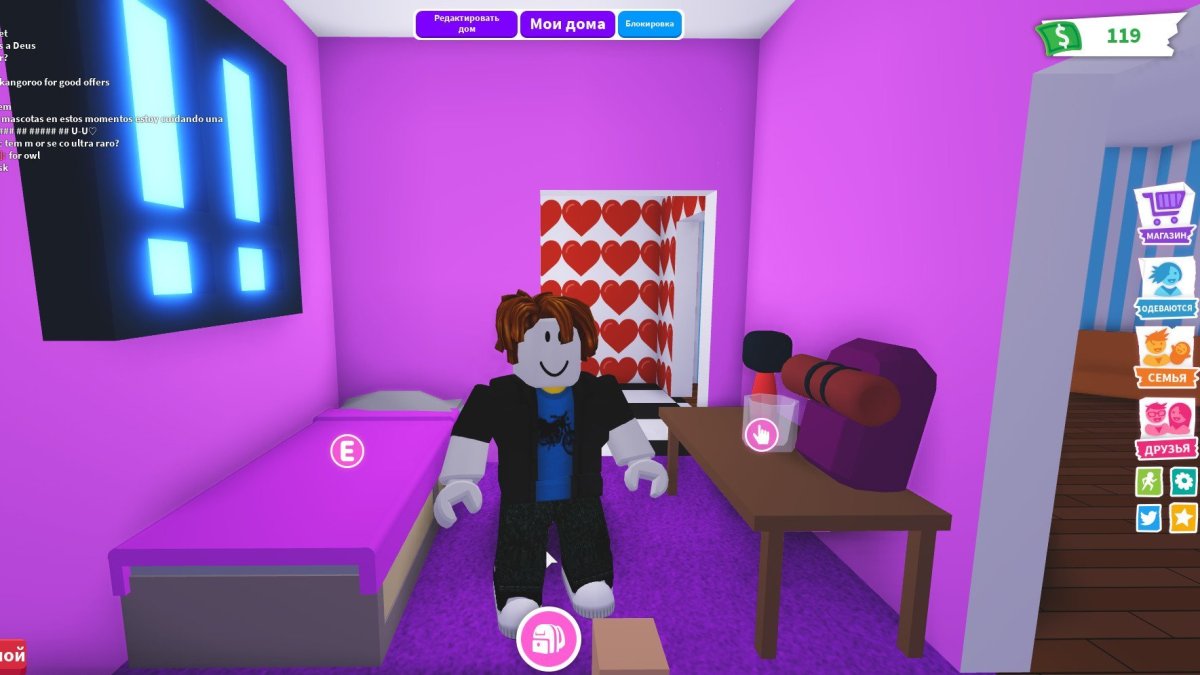This screenshot has height=675, width=1200.
Task: Open the Друзья friends menu
Action: (x=1166, y=428)
